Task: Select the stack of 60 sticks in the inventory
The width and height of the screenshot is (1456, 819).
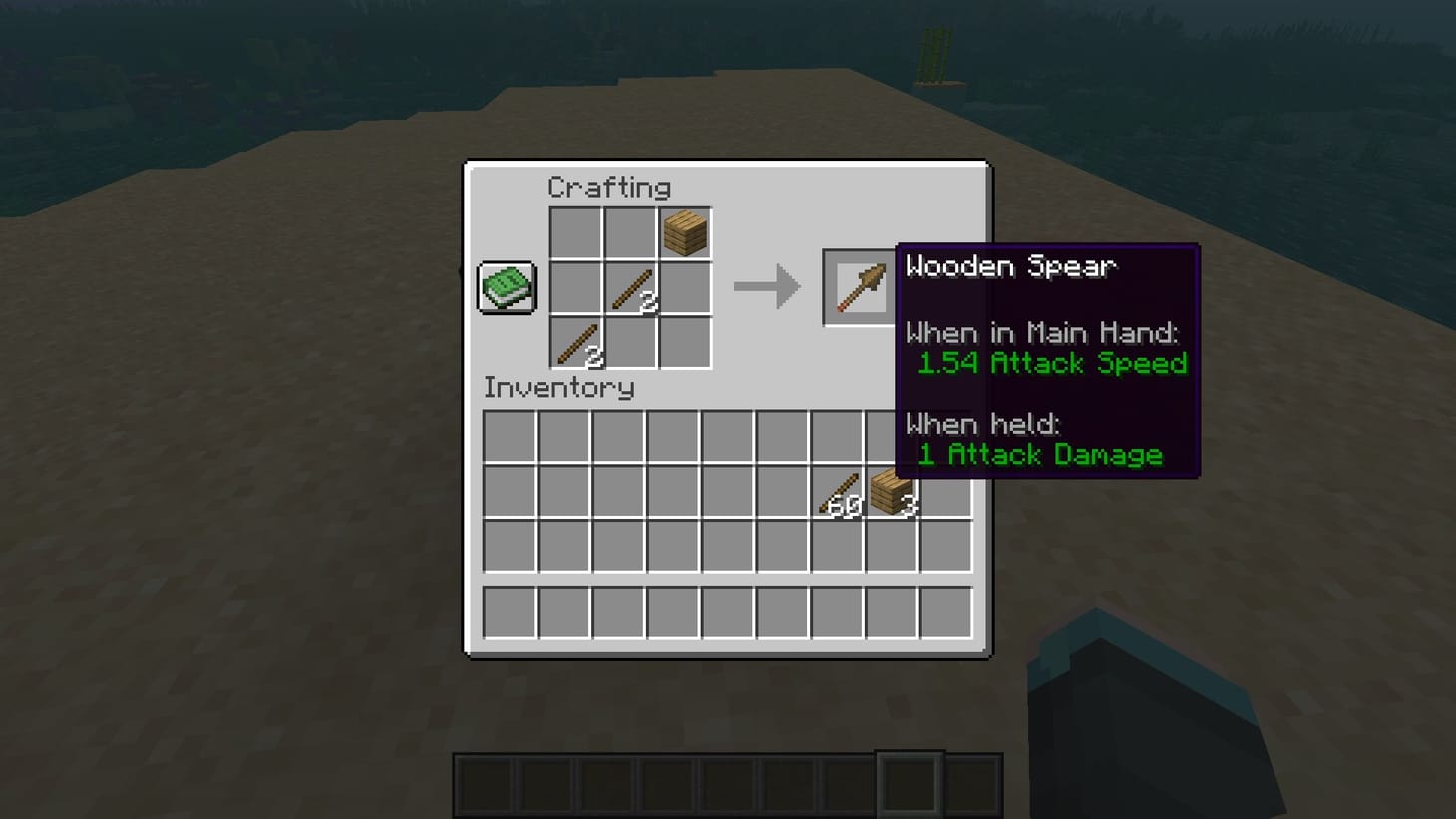Action: (838, 492)
